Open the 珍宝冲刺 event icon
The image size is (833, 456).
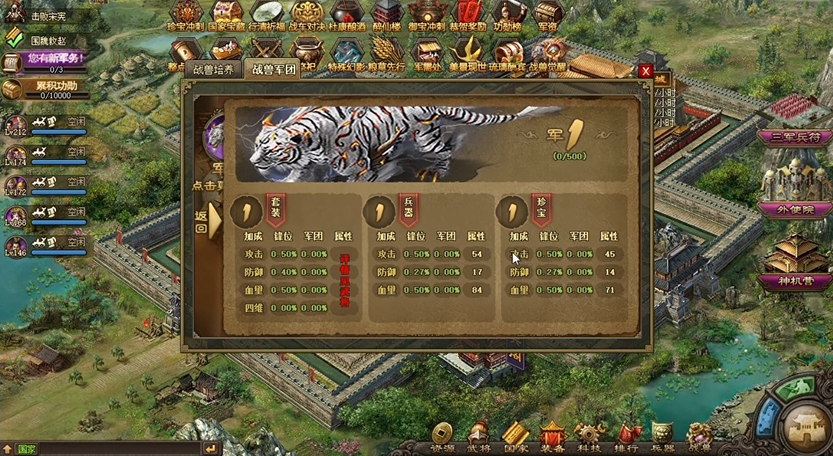click(x=186, y=14)
